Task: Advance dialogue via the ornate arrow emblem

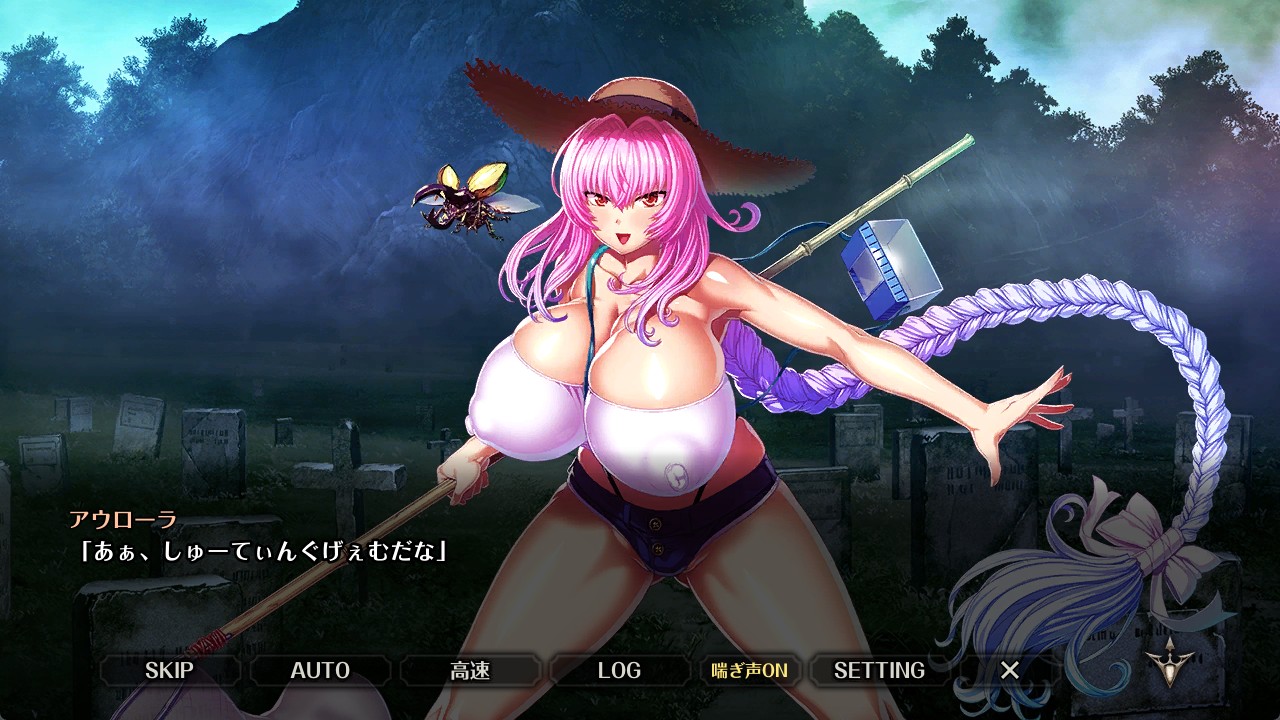Action: [1165, 661]
